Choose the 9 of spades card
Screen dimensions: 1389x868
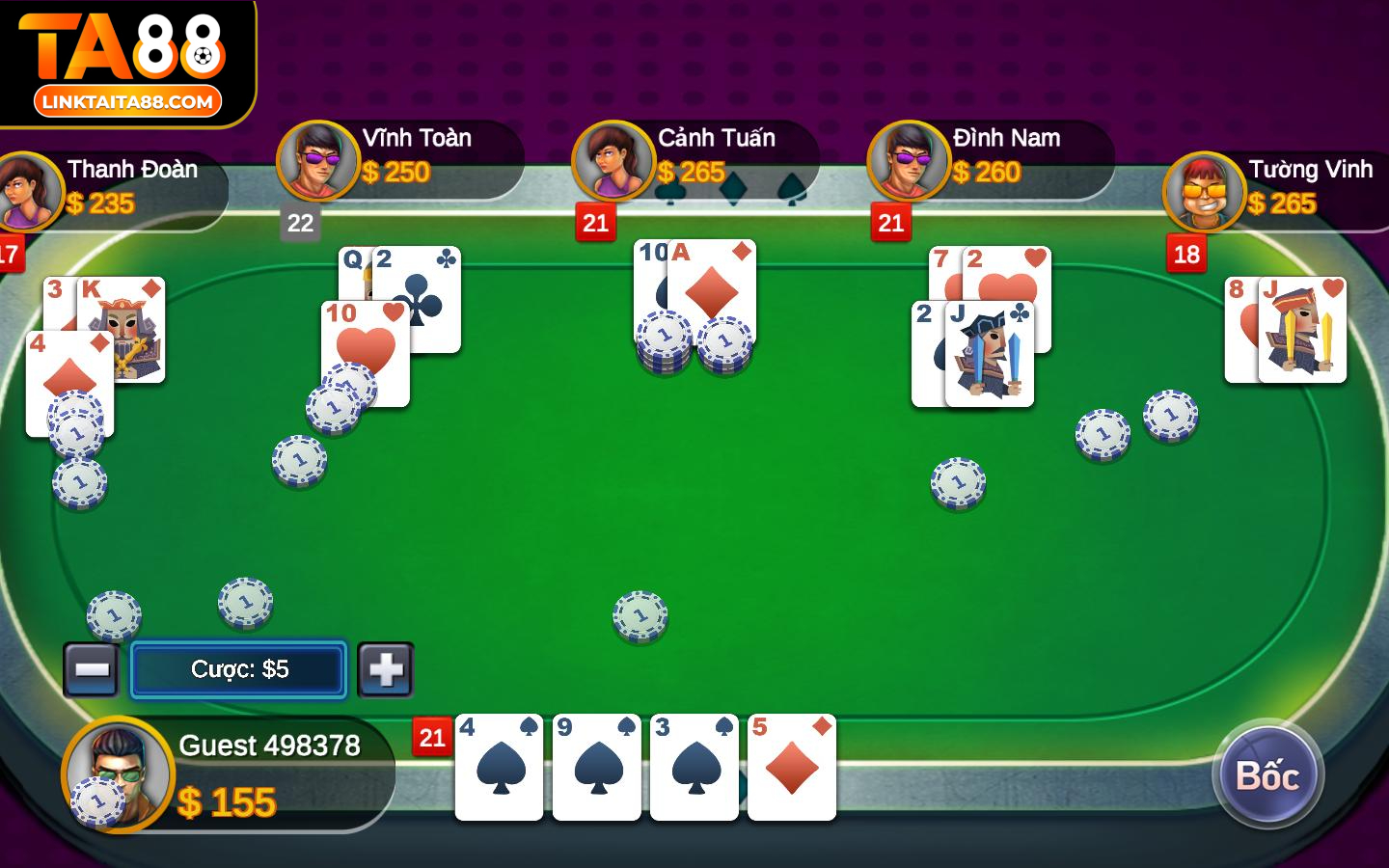pos(596,768)
